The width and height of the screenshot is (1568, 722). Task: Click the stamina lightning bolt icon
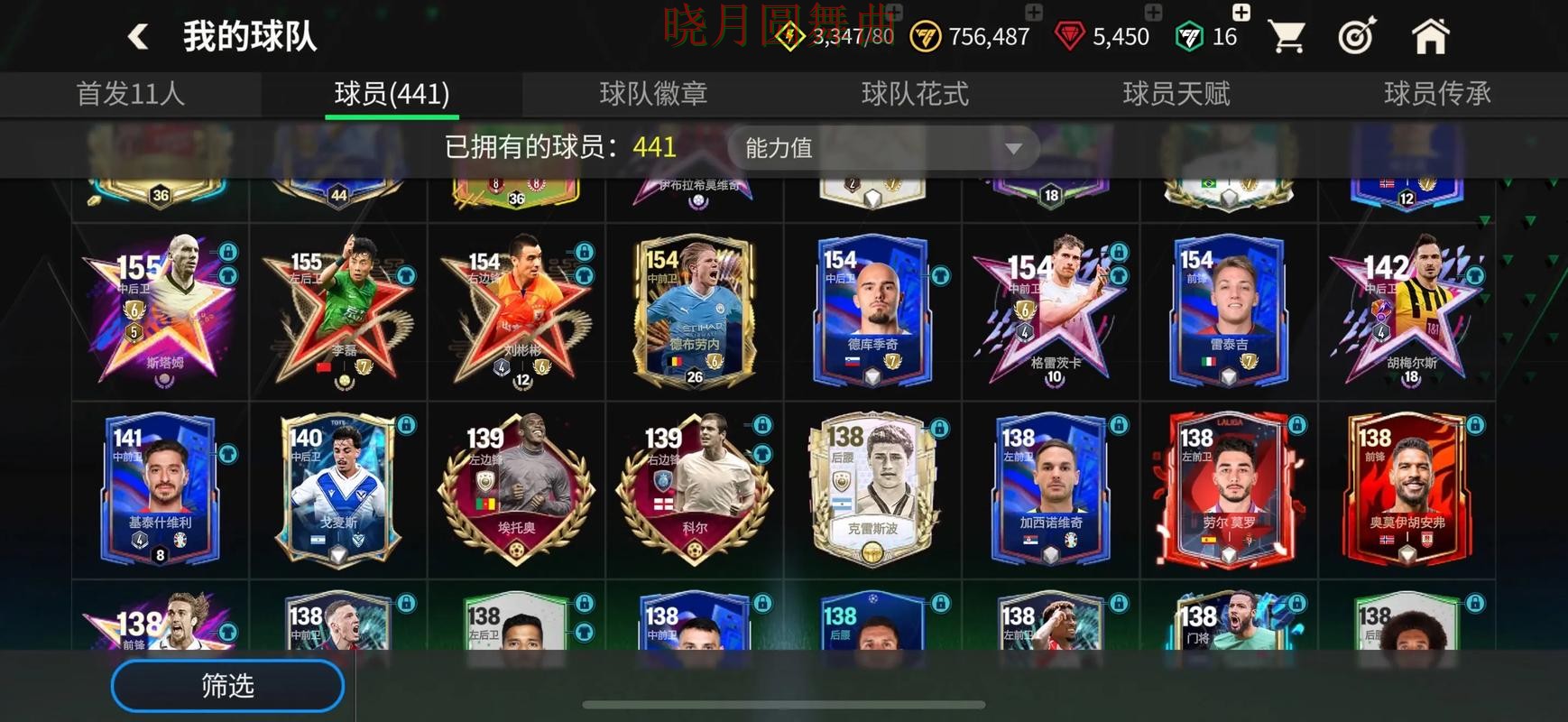point(789,38)
